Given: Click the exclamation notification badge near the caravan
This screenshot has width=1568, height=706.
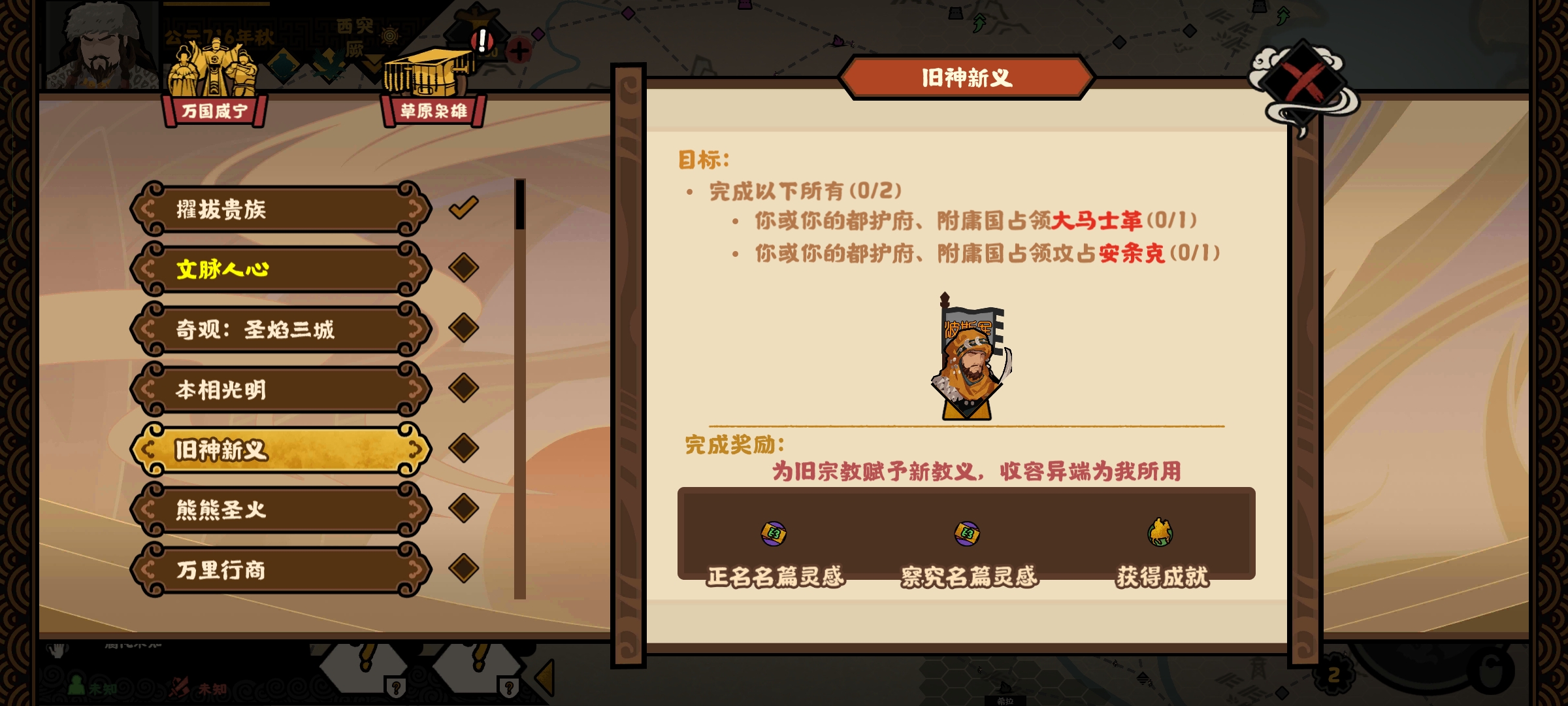Looking at the screenshot, I should pyautogui.click(x=482, y=41).
